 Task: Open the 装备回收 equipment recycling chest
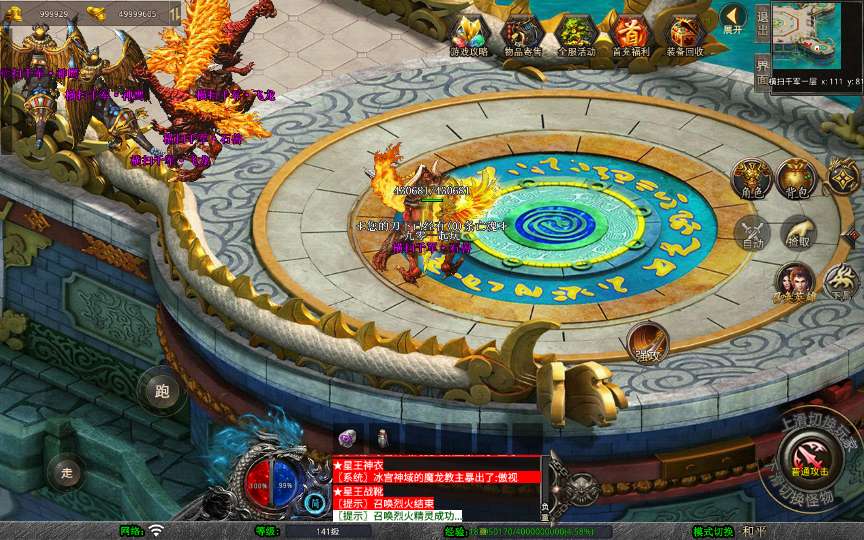pos(685,33)
